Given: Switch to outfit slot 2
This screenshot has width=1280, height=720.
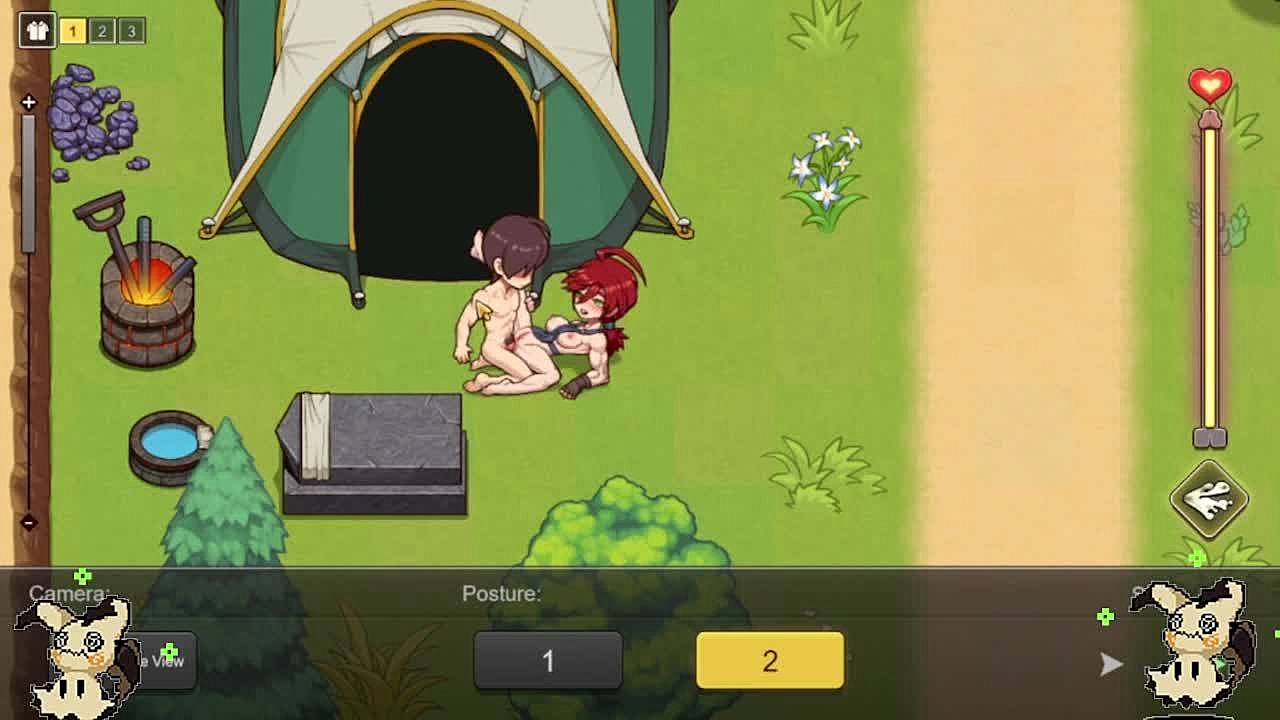Looking at the screenshot, I should tap(101, 31).
